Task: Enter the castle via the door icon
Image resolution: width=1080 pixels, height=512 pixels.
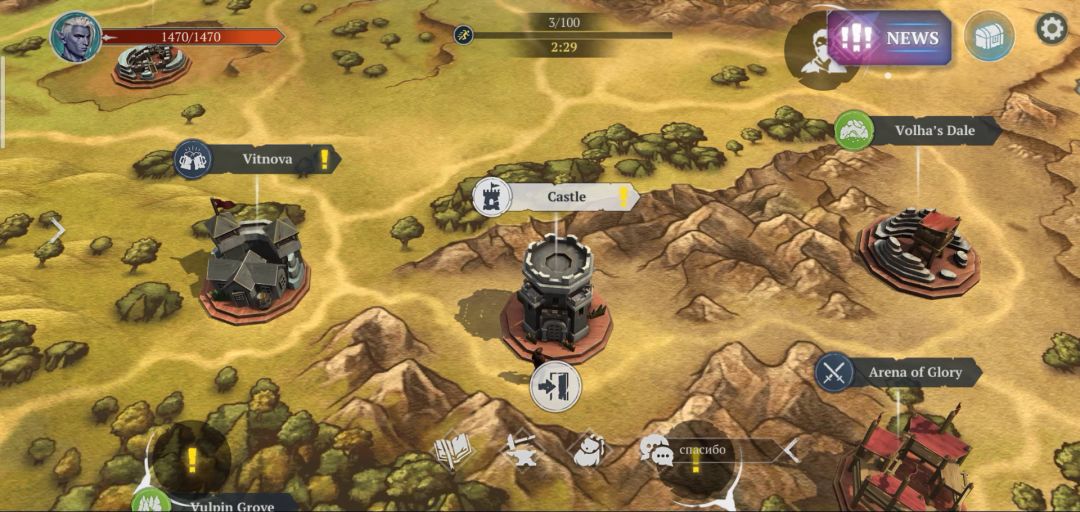Action: pyautogui.click(x=556, y=386)
